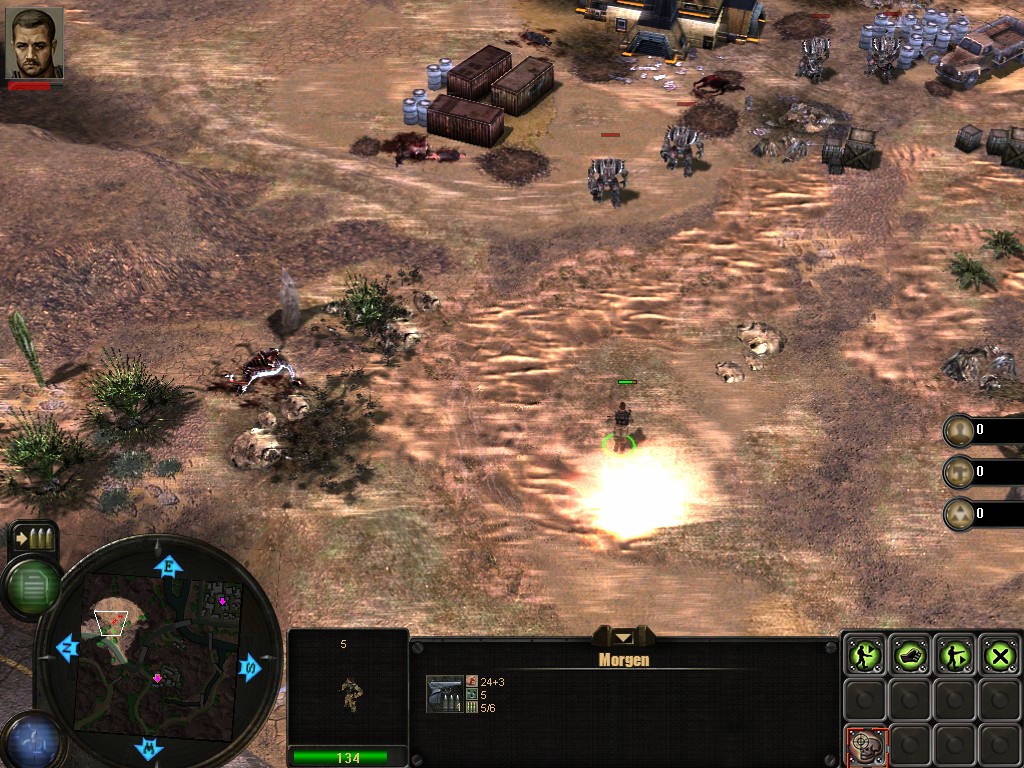
Task: Click Morgen's weapon icon in the info panel
Action: coord(445,694)
